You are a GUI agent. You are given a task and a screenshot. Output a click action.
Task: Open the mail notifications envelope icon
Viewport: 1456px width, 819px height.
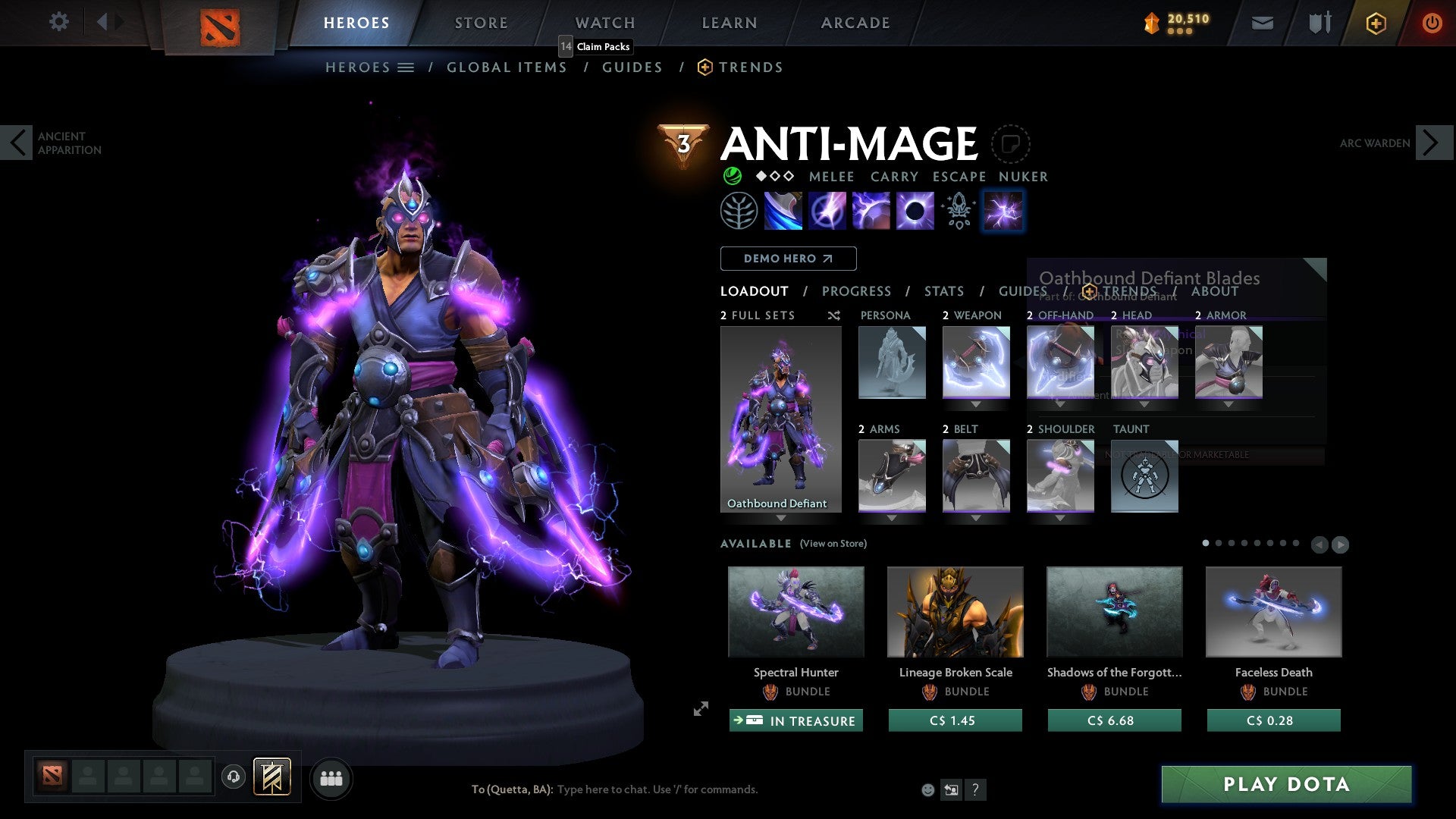tap(1262, 22)
